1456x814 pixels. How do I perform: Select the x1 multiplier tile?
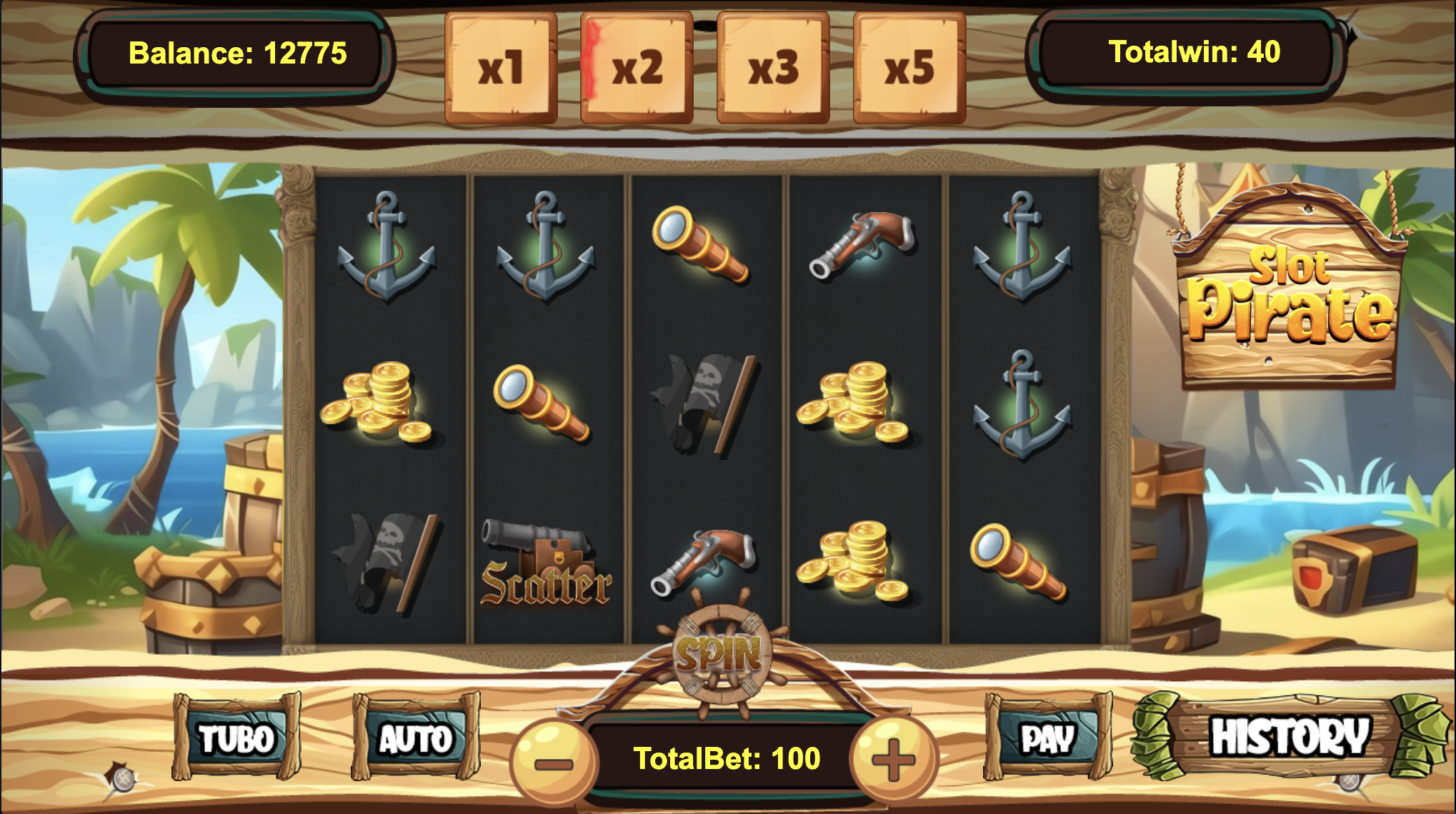point(501,68)
